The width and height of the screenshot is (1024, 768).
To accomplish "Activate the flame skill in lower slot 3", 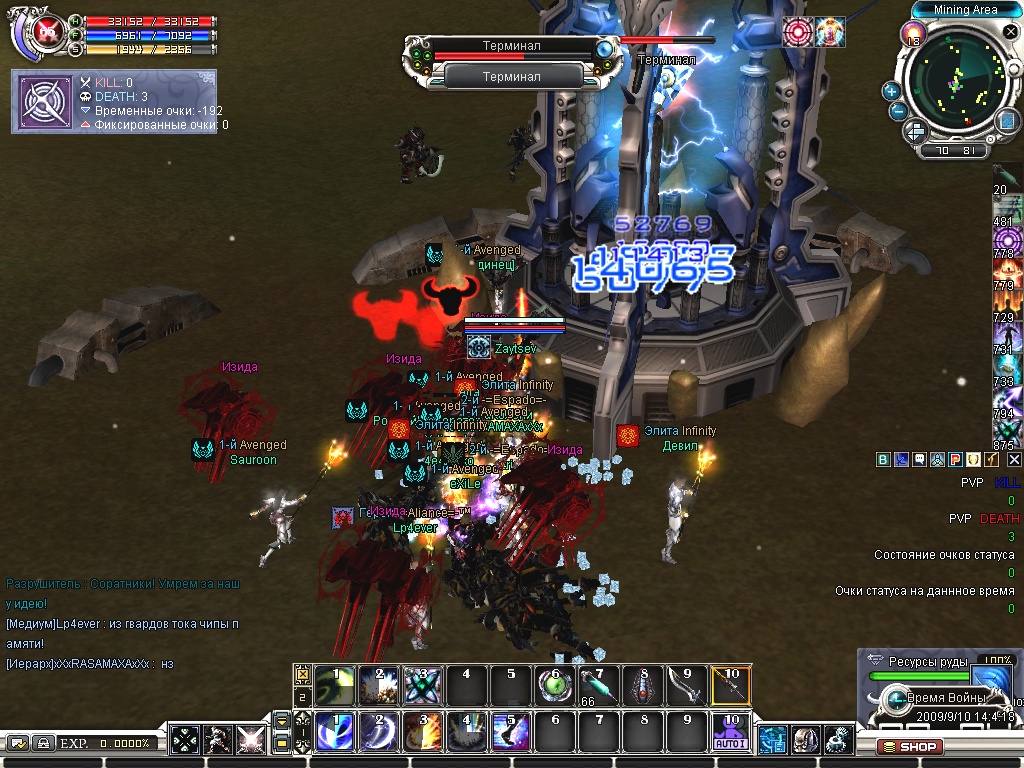I will tap(421, 733).
